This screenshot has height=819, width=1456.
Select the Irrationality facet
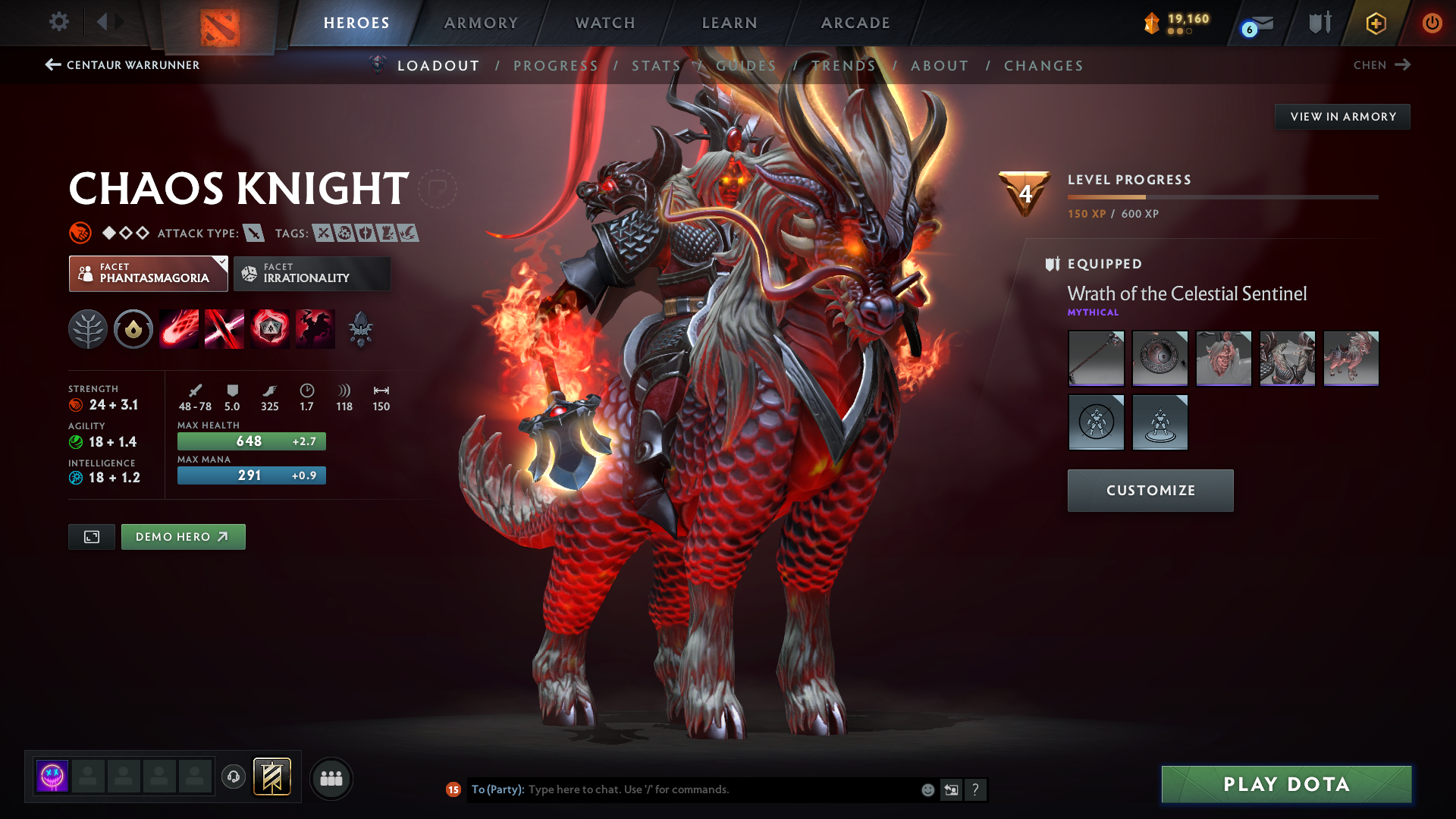(312, 273)
